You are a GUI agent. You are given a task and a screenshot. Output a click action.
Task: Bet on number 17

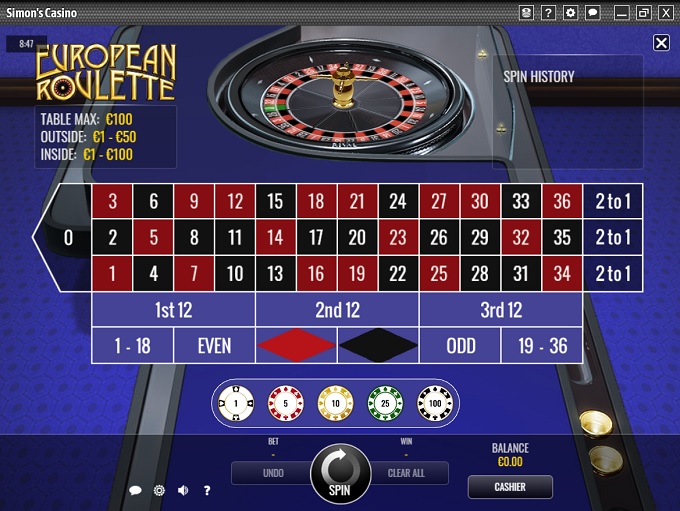click(x=316, y=237)
